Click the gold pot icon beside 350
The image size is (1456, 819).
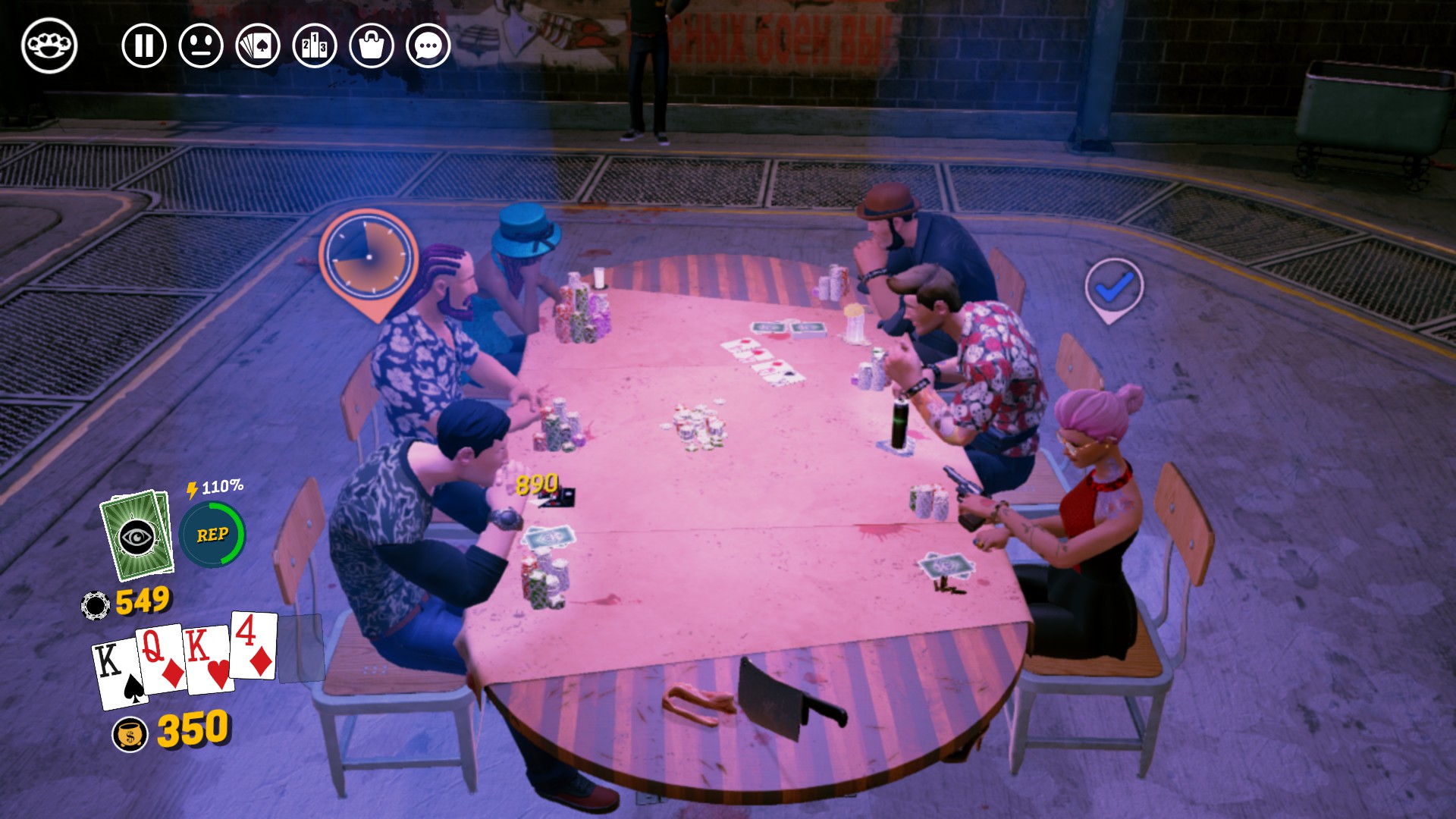(130, 733)
